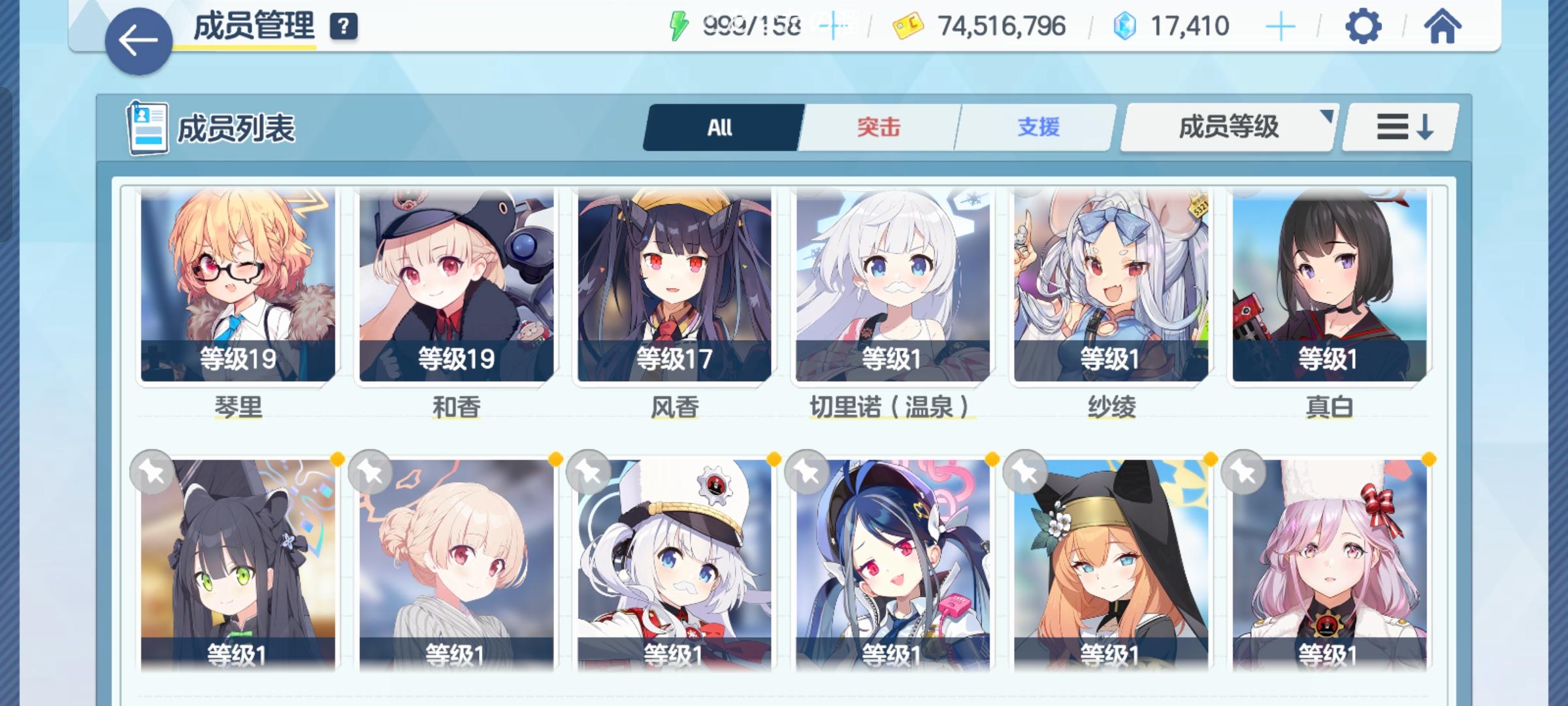The image size is (1568, 706).
Task: Open the 成员管理 help icon
Action: coord(344,26)
